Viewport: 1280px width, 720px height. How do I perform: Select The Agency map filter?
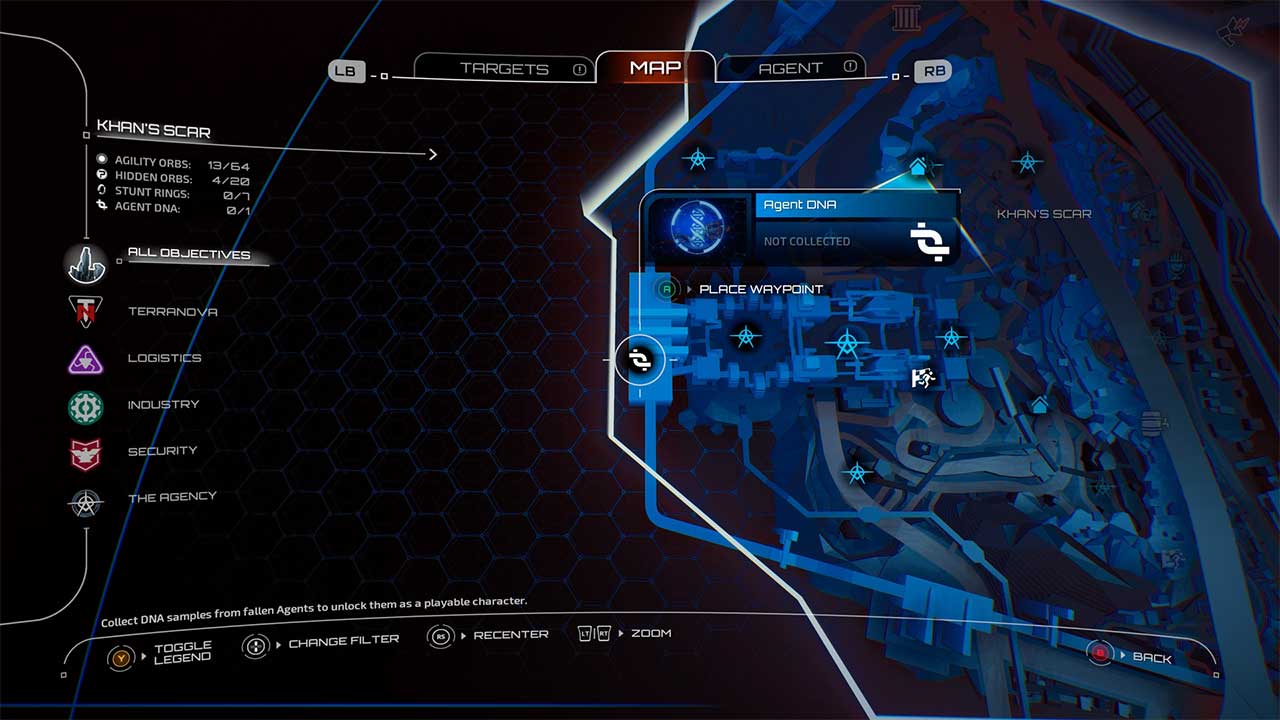point(86,499)
